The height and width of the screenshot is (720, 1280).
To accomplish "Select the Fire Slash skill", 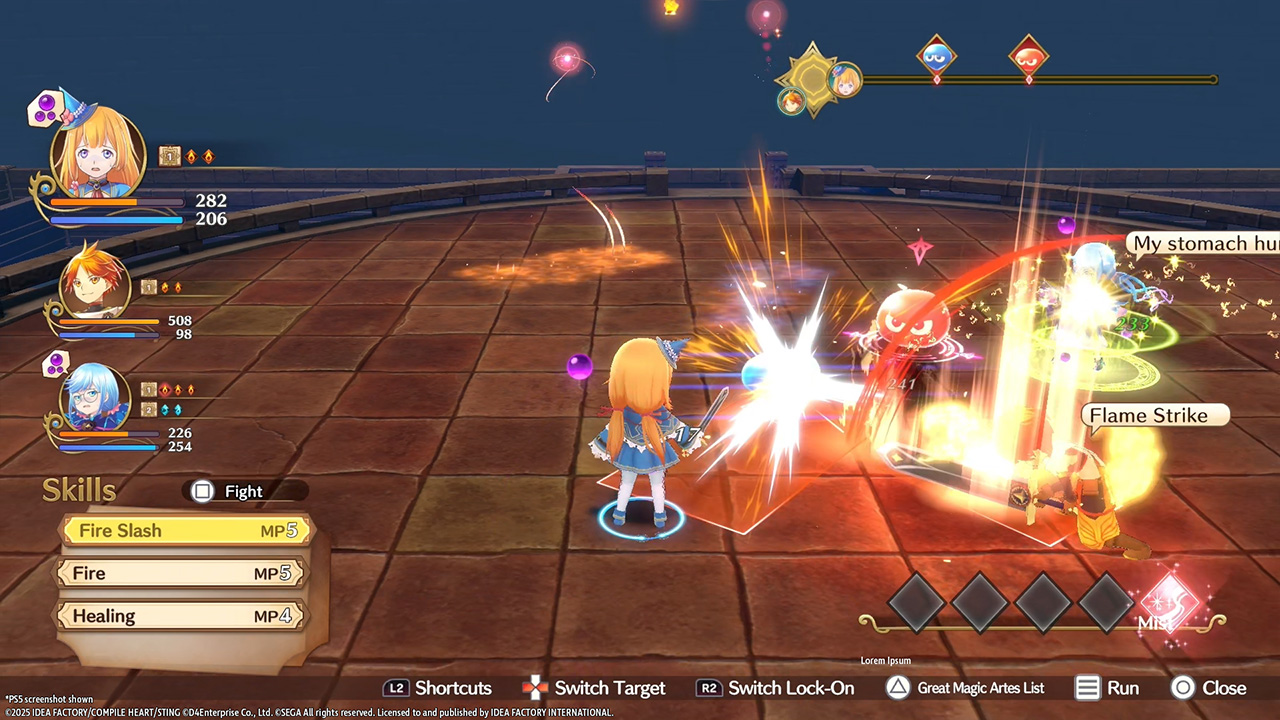I will [x=186, y=531].
